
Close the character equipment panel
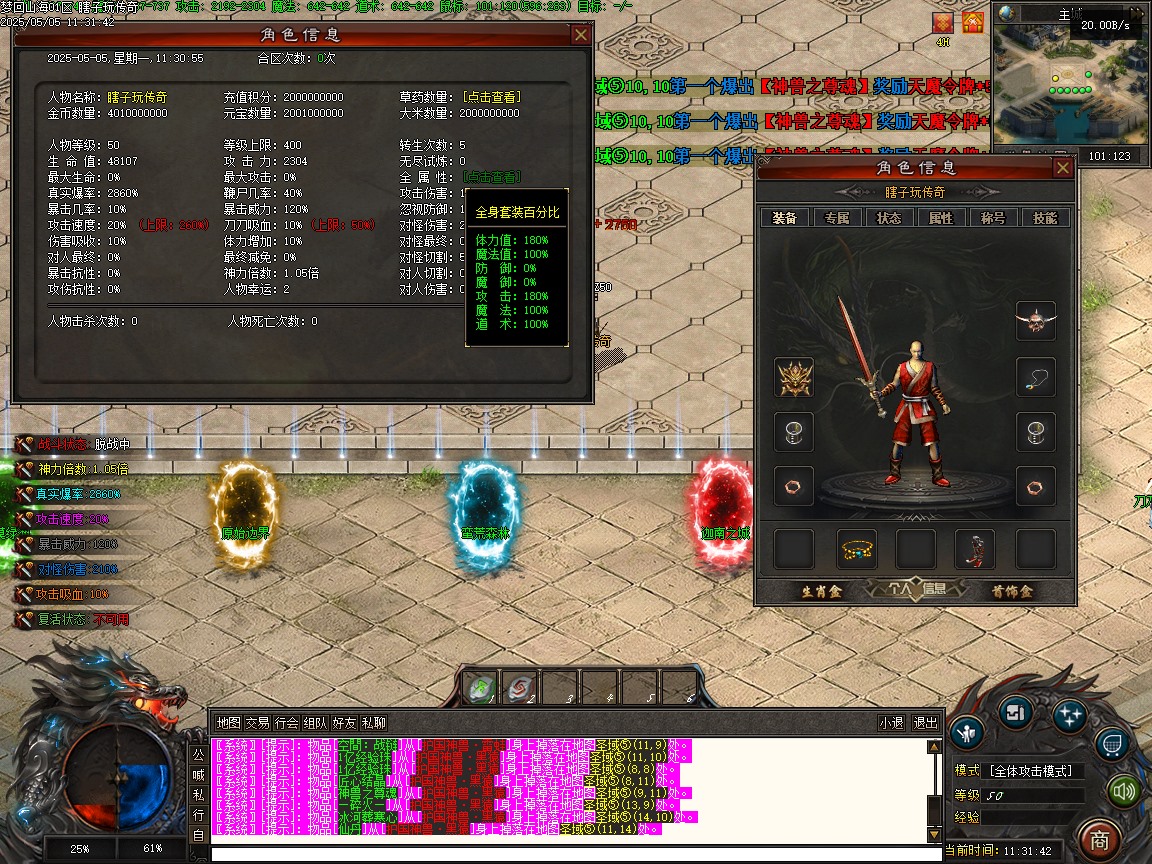[x=1062, y=168]
